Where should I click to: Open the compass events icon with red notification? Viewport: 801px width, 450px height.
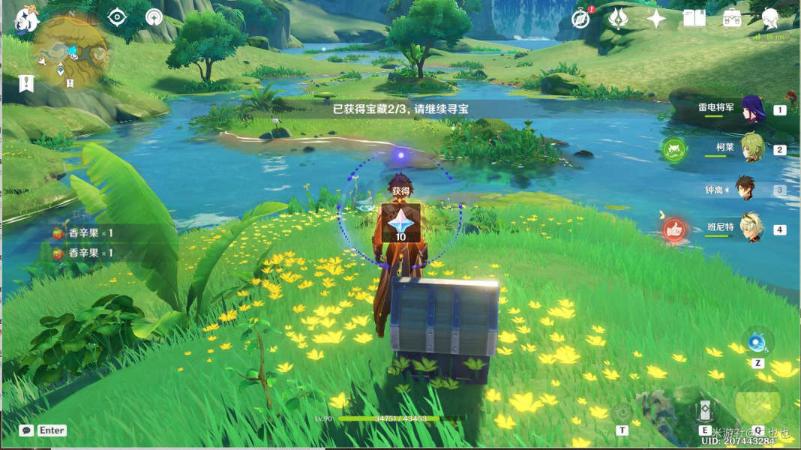click(x=581, y=18)
